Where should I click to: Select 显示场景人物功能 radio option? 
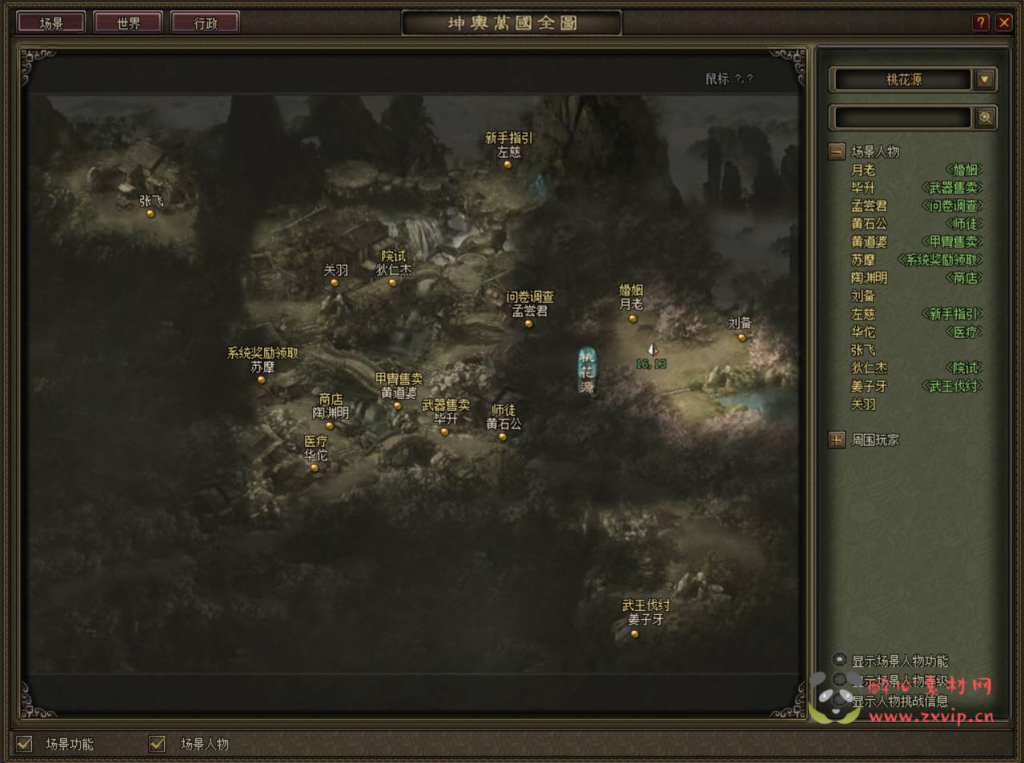click(840, 659)
